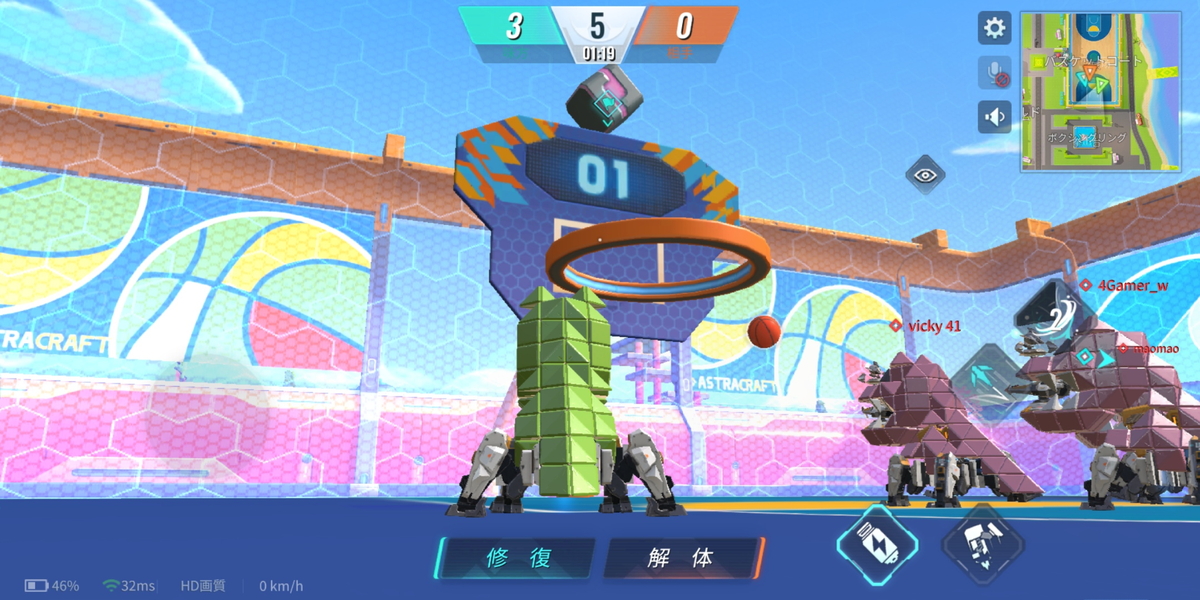Screen dimensions: 1200x600
Task: Tap the eye spectate view icon
Action: coord(926,175)
